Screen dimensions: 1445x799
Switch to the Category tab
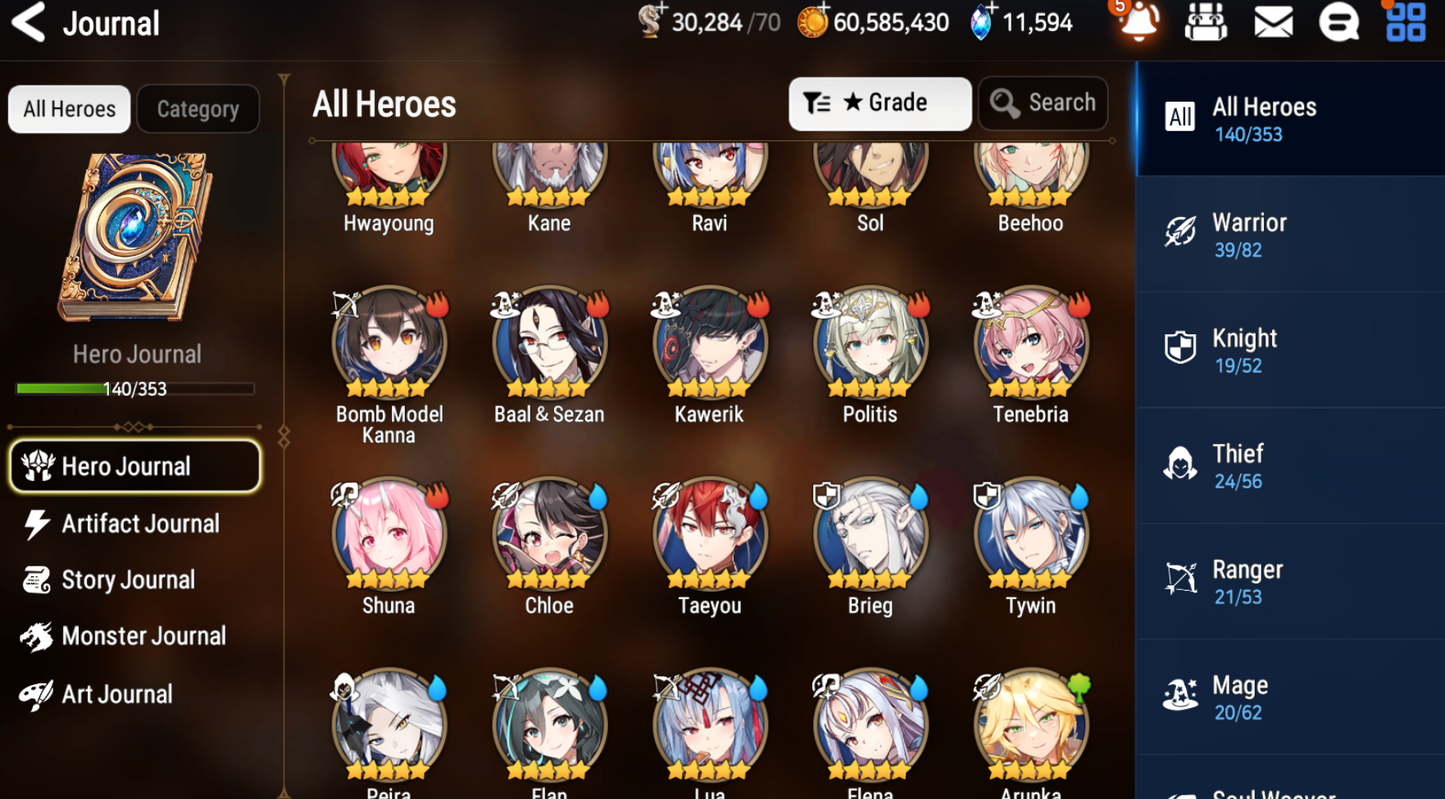point(197,109)
